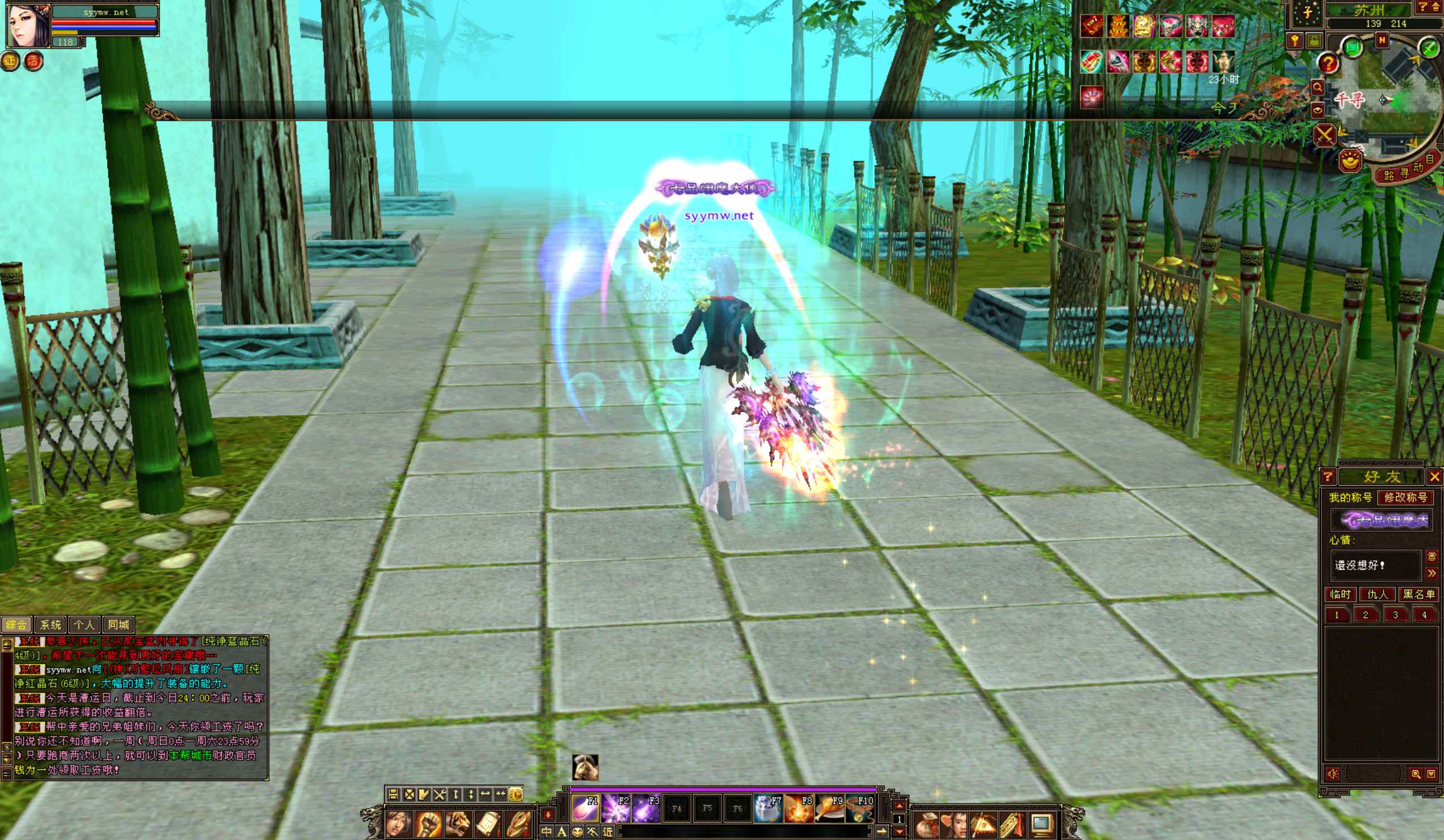Open the 黑名单 blacklist
This screenshot has width=1444, height=840.
point(1418,594)
